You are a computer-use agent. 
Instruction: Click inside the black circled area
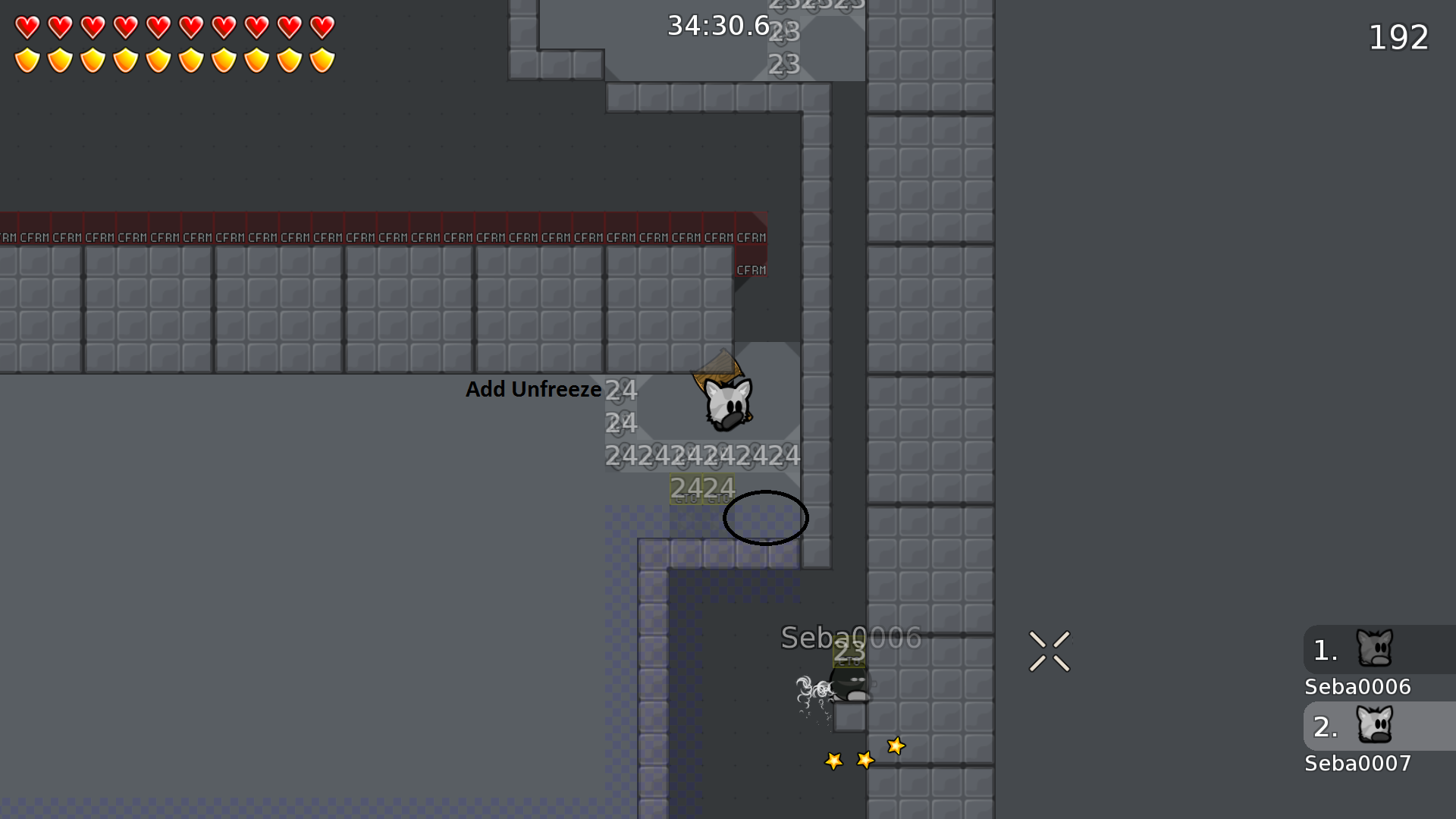click(766, 518)
